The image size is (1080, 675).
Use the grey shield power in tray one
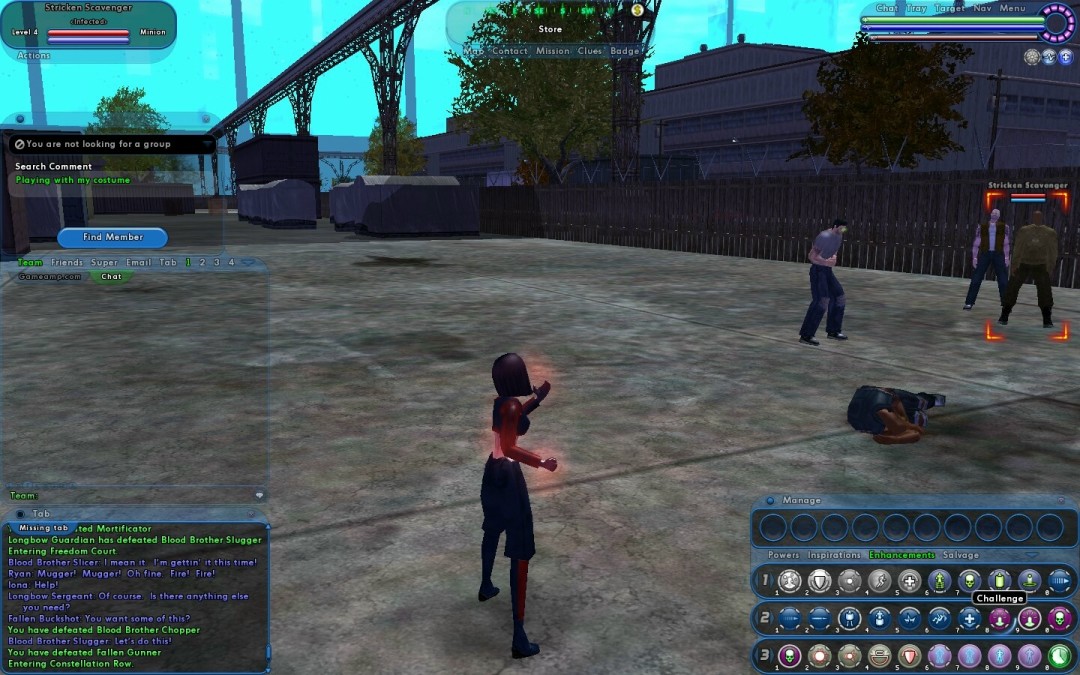(x=819, y=581)
